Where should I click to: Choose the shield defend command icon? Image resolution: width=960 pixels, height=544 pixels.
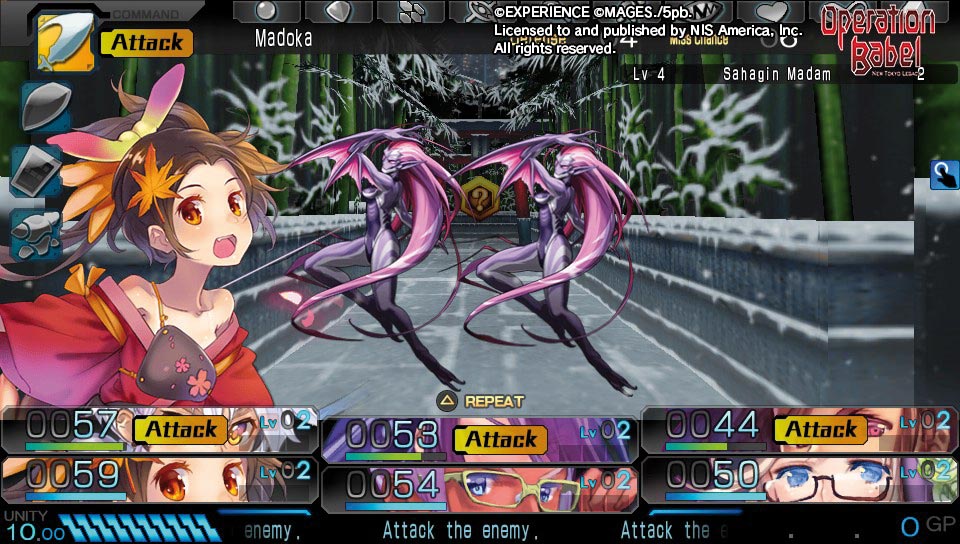pyautogui.click(x=43, y=107)
